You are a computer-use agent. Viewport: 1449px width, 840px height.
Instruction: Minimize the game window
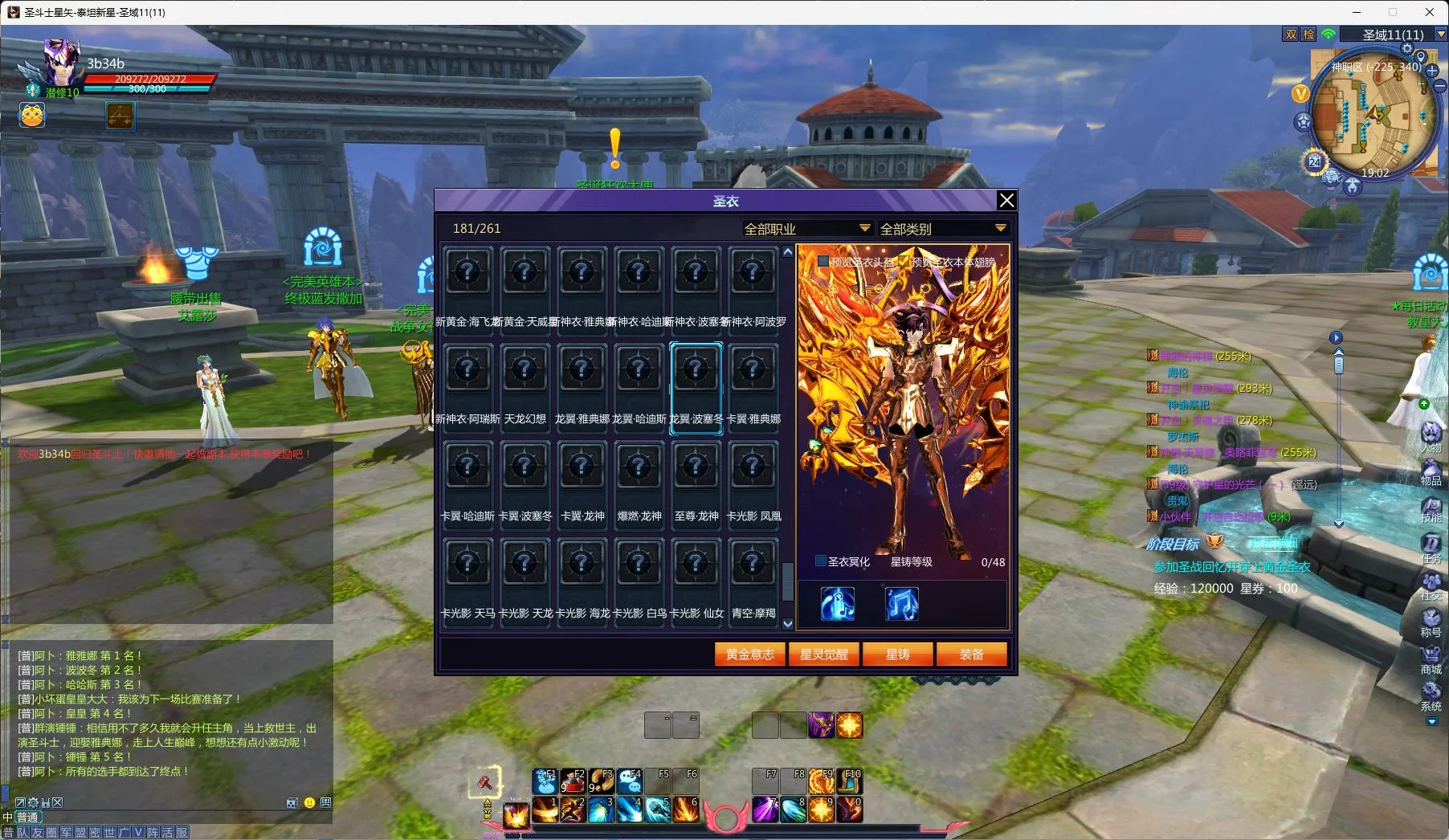point(1357,12)
